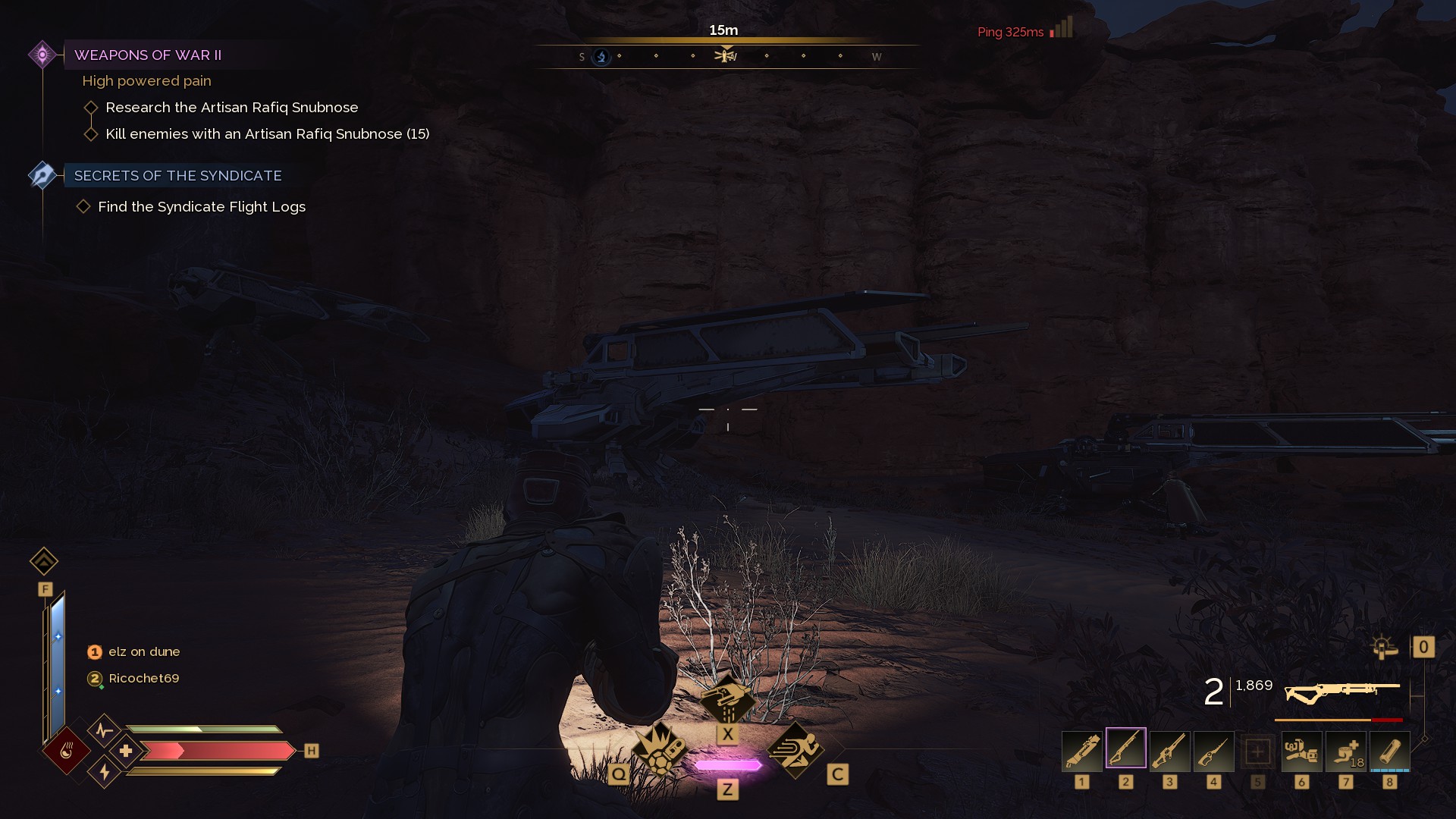The width and height of the screenshot is (1456, 819).
Task: Select the highlighted rifle in slot 2
Action: click(1125, 749)
